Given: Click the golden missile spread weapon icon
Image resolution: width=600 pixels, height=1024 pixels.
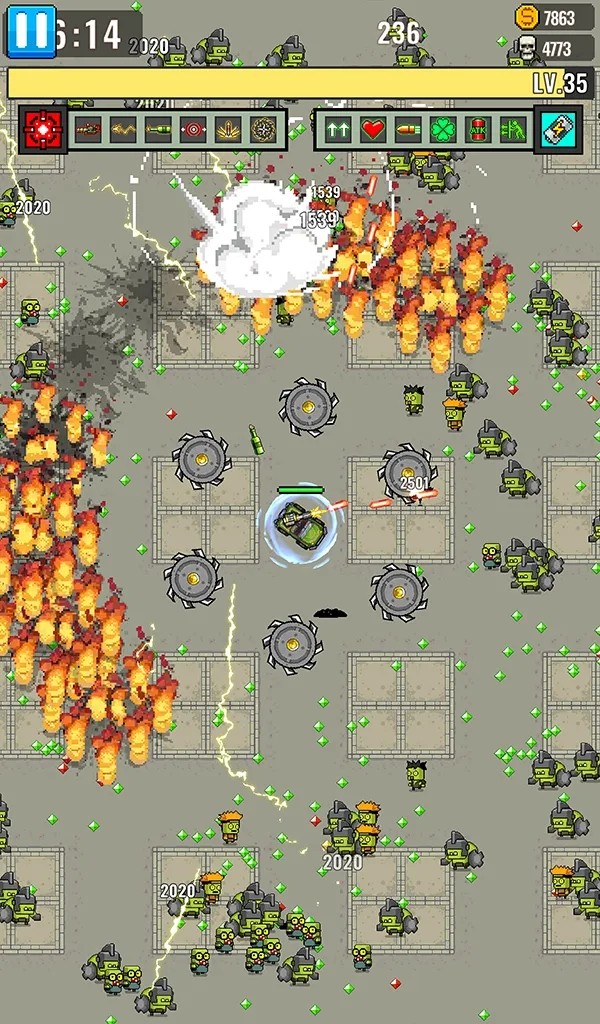Looking at the screenshot, I should (228, 129).
